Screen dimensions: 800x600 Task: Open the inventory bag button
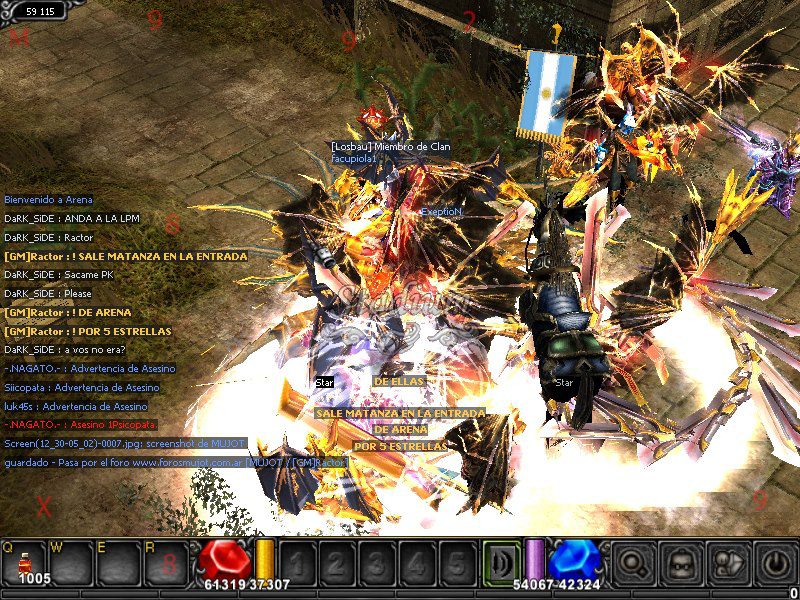pos(681,564)
